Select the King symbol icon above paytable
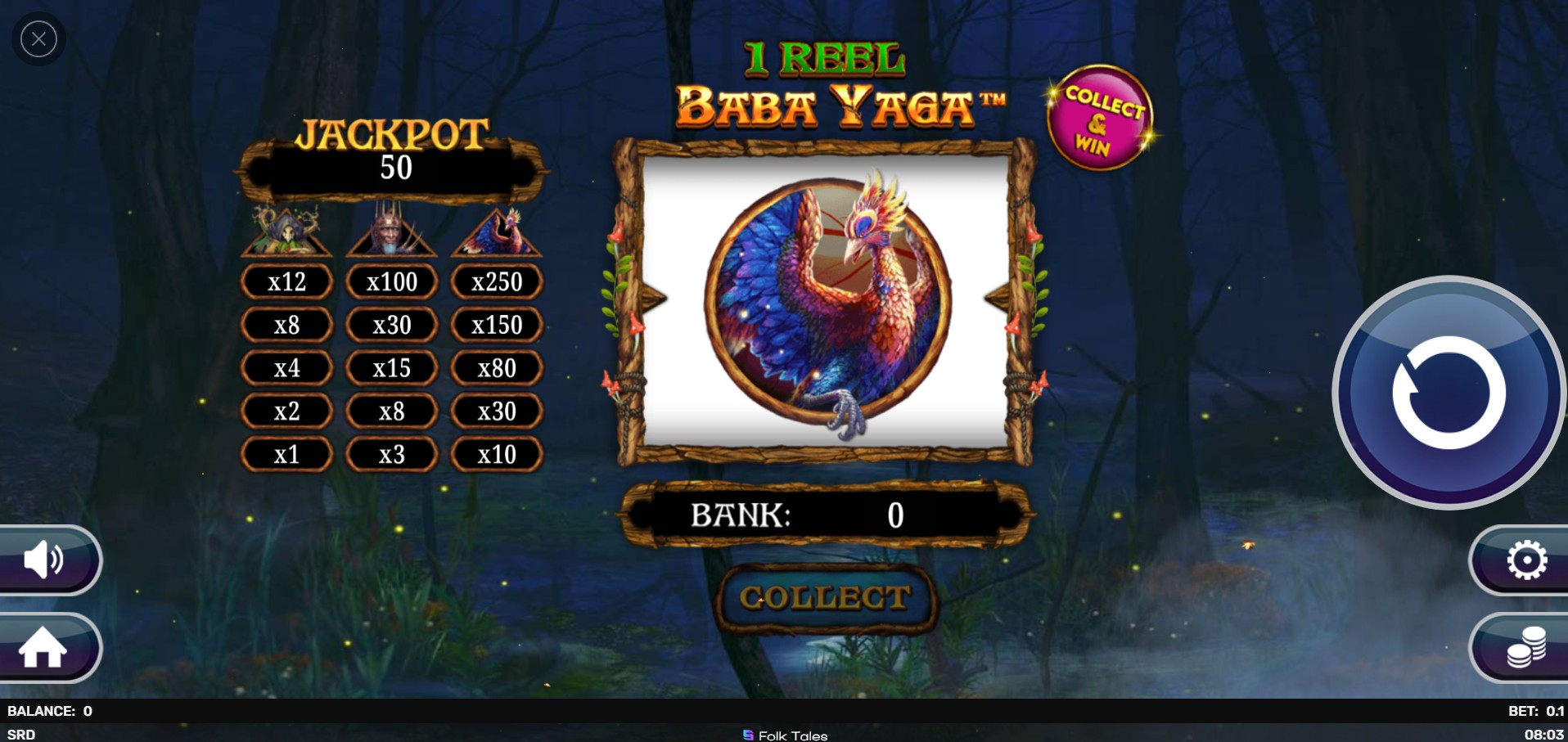Screen dimensions: 1568x742 click(x=391, y=231)
